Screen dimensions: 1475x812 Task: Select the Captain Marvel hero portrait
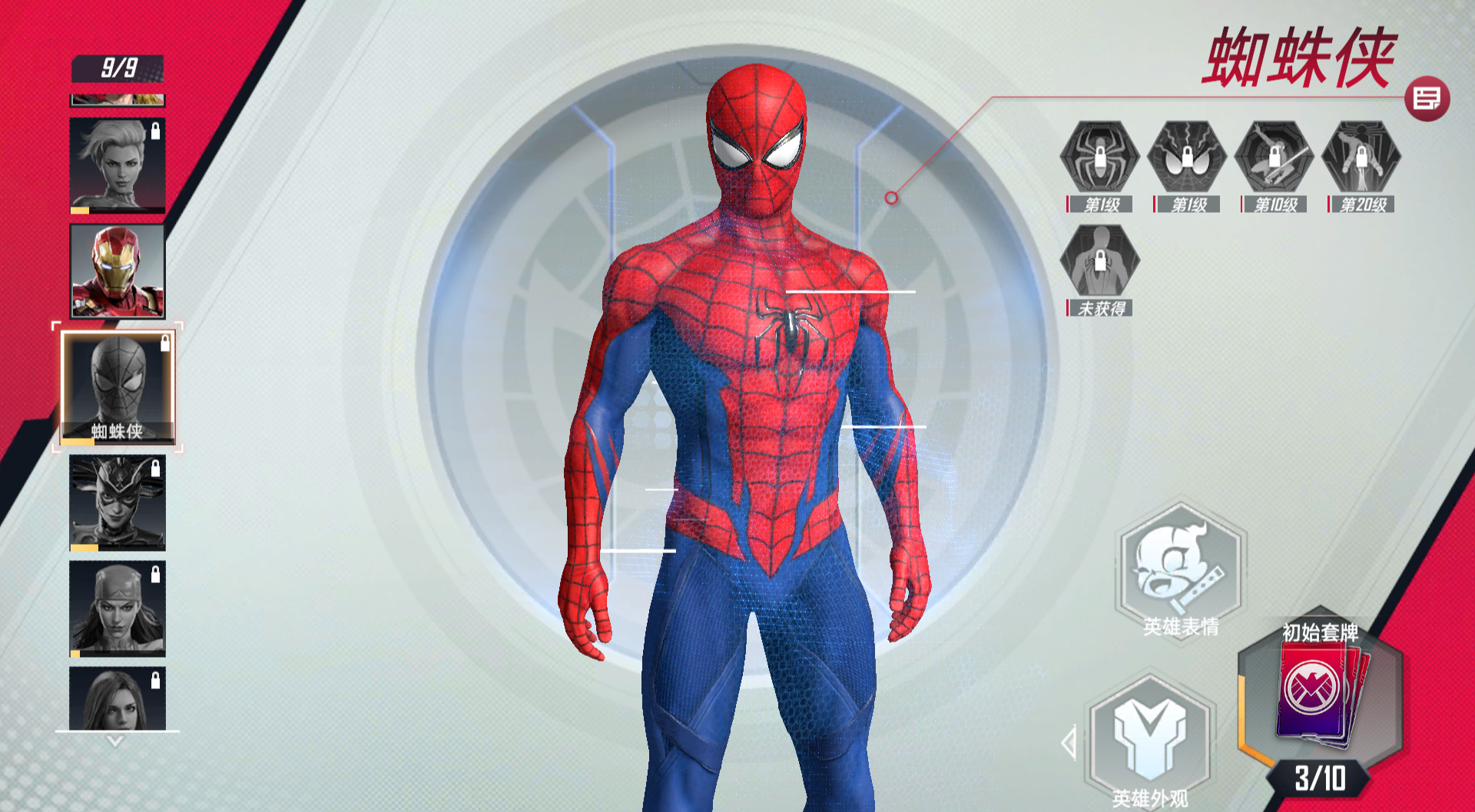(x=118, y=165)
